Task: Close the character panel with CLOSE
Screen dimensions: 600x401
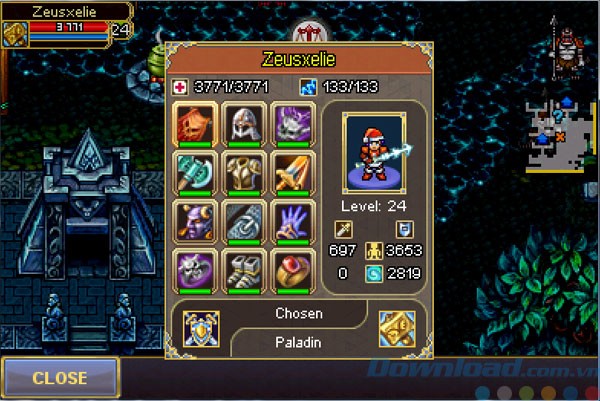Action: pyautogui.click(x=60, y=378)
